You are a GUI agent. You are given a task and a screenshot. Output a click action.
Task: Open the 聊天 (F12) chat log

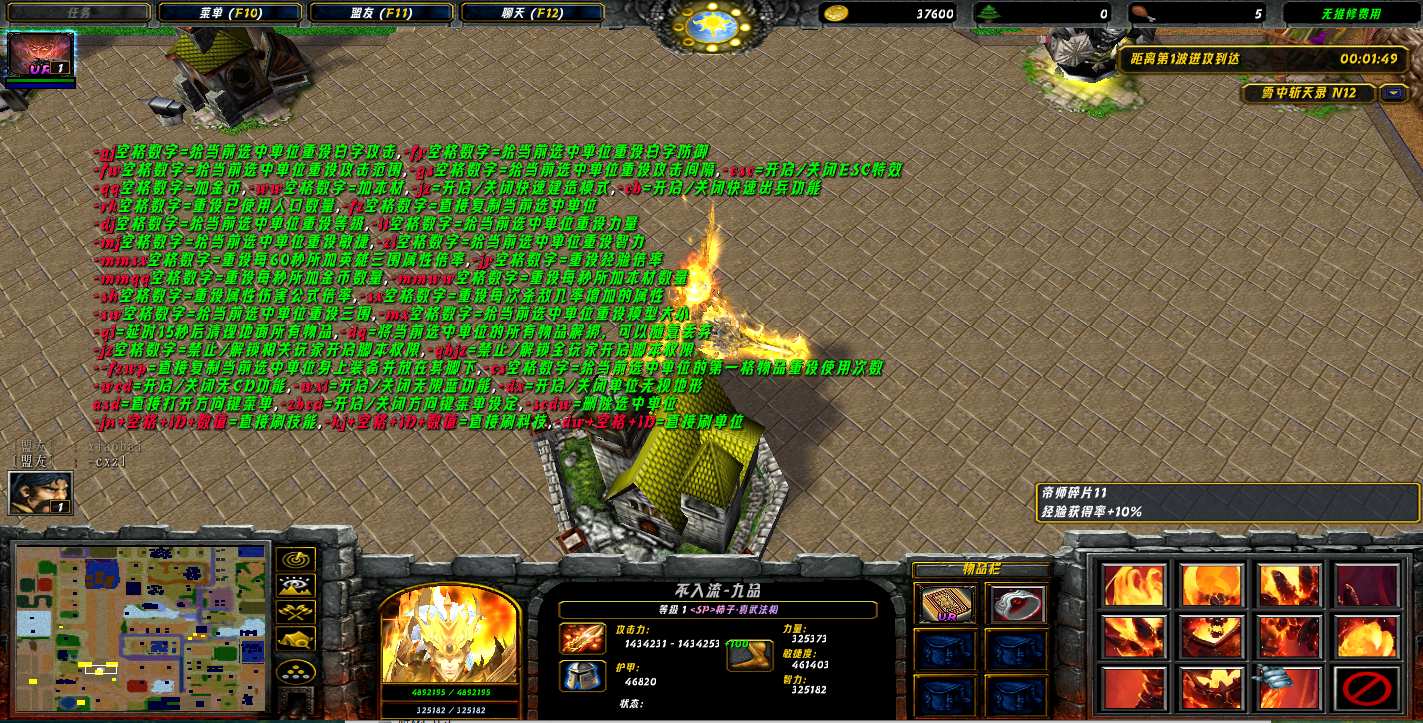pyautogui.click(x=532, y=13)
